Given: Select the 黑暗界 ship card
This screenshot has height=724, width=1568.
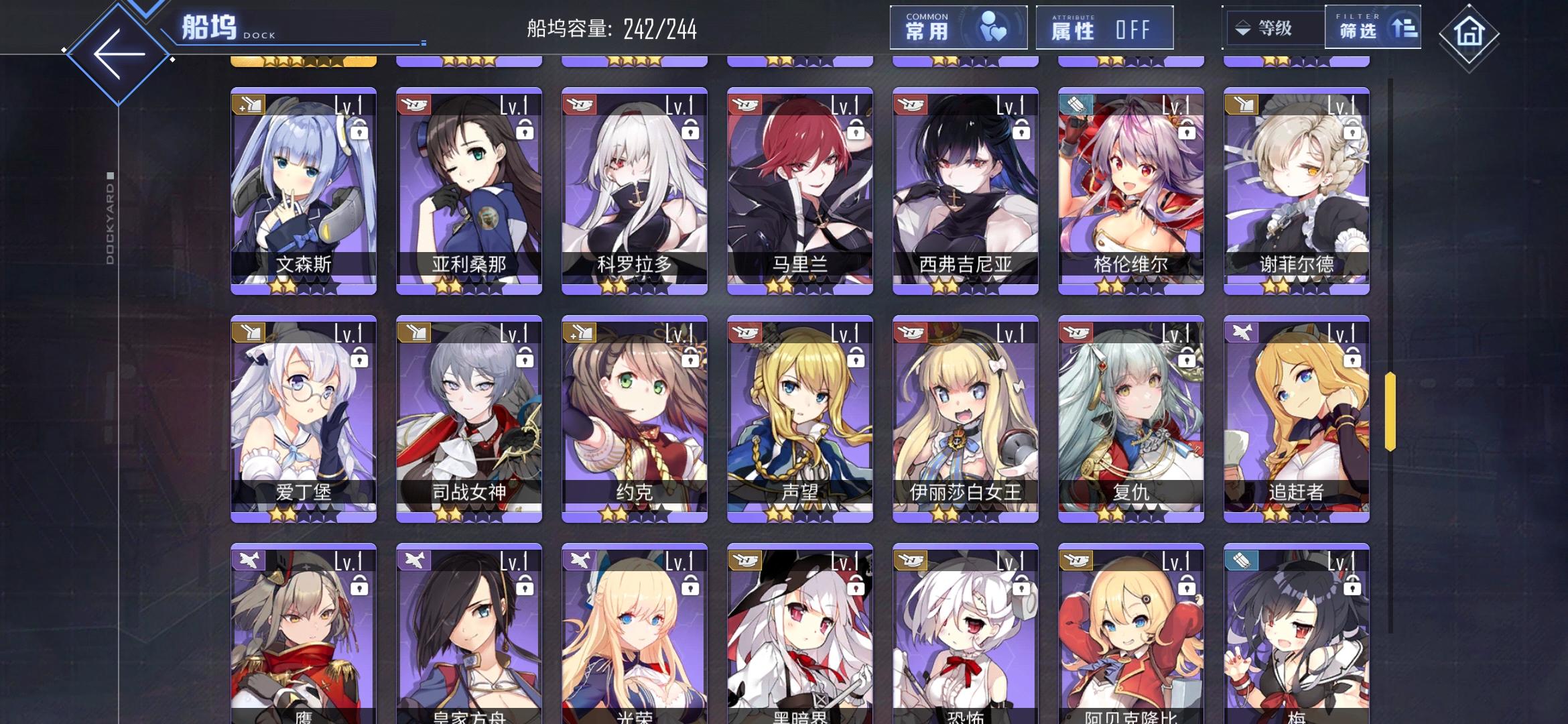Looking at the screenshot, I should coord(799,644).
